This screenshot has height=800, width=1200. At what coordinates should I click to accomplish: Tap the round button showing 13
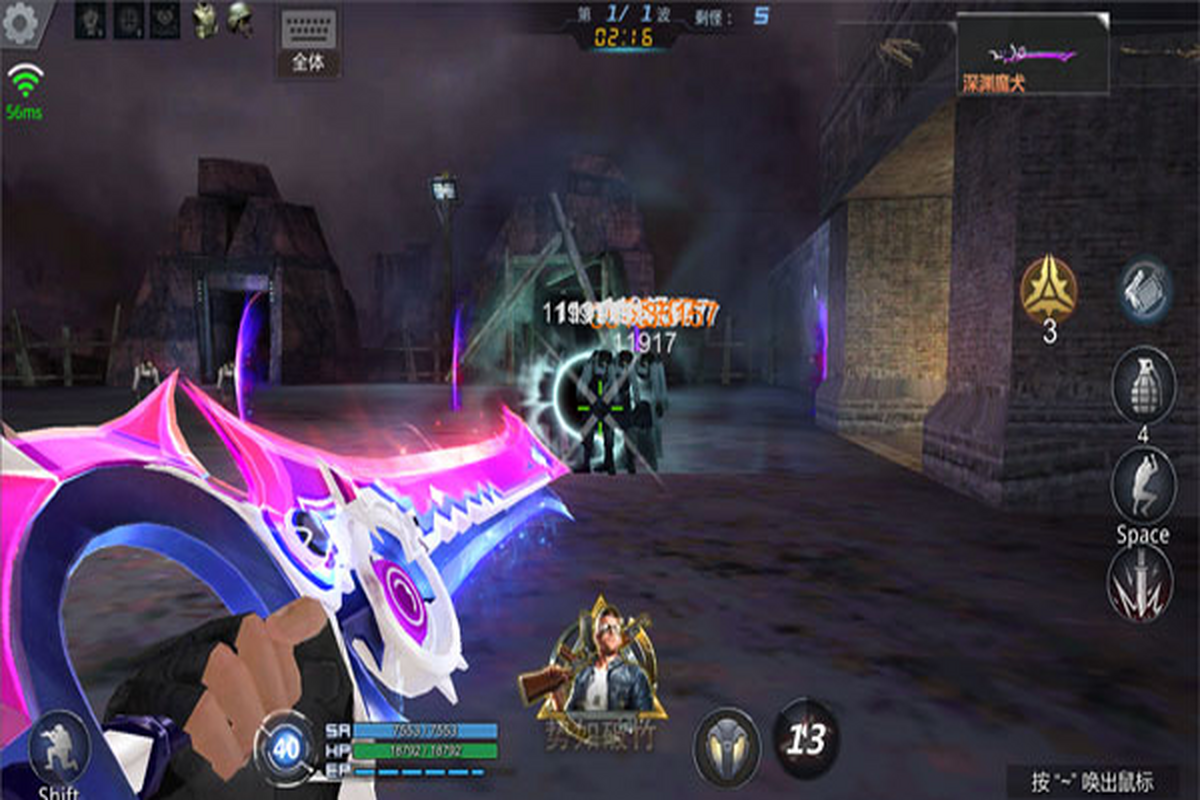point(806,740)
